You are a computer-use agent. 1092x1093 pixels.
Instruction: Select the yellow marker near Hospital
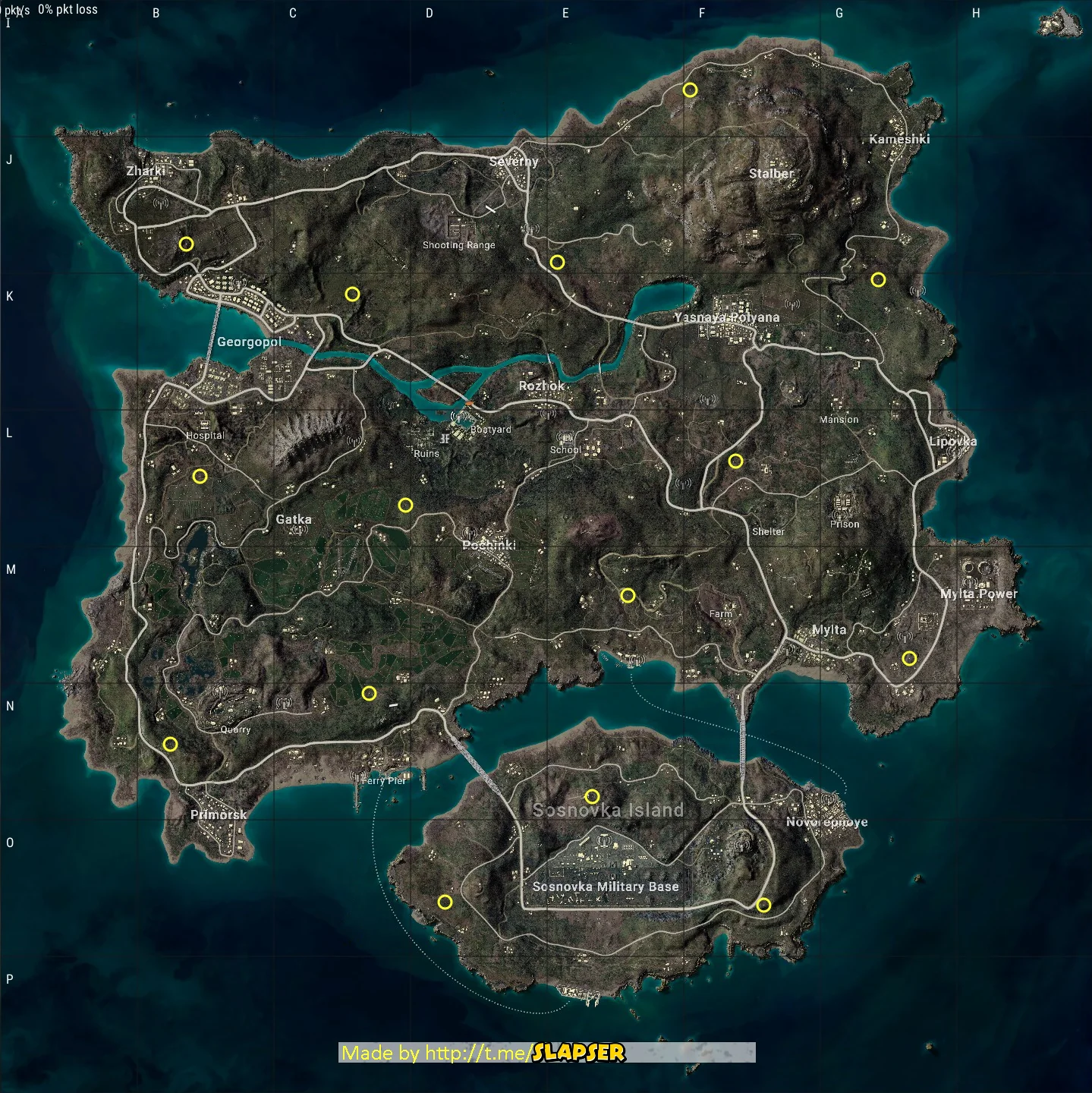click(x=200, y=477)
